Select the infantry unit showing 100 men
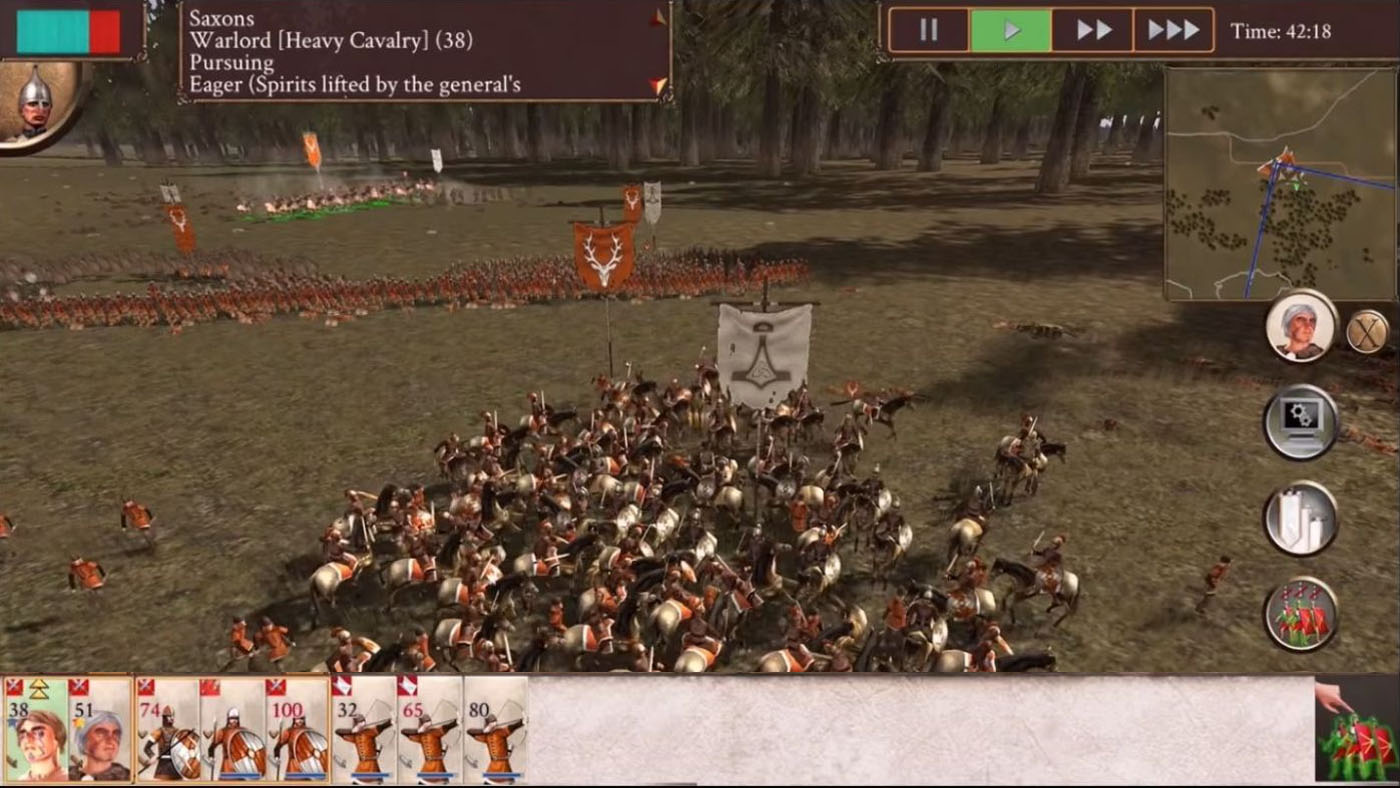Image resolution: width=1400 pixels, height=788 pixels. [296, 730]
